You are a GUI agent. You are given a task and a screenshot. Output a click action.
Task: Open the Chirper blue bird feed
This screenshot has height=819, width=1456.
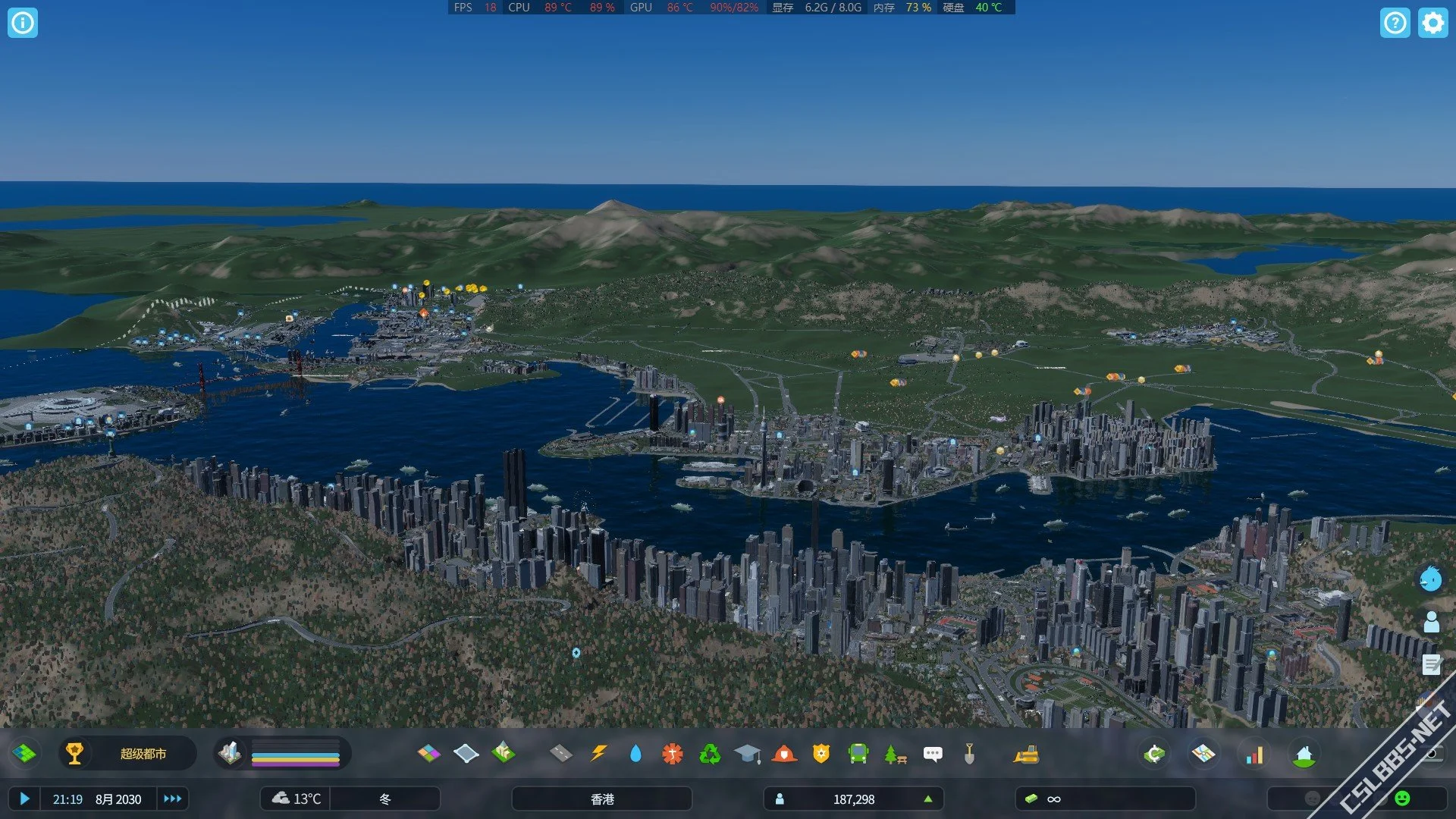(1430, 579)
